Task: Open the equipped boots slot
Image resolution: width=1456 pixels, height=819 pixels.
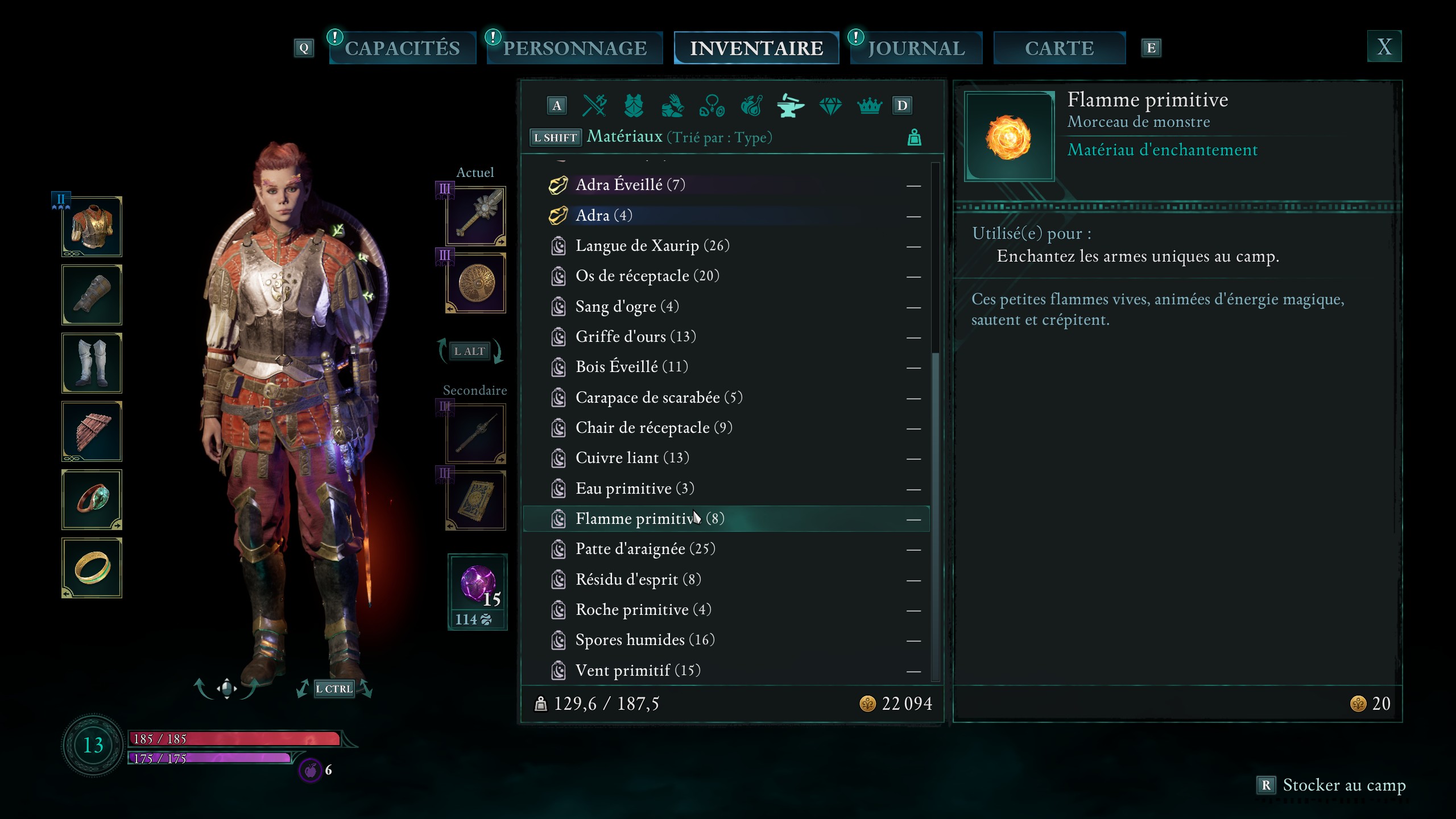Action: pyautogui.click(x=92, y=363)
